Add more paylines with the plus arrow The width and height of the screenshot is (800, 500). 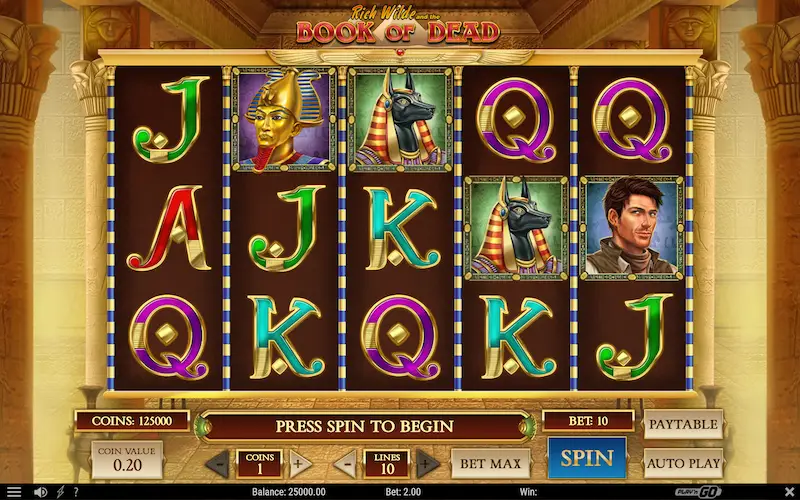click(x=427, y=464)
